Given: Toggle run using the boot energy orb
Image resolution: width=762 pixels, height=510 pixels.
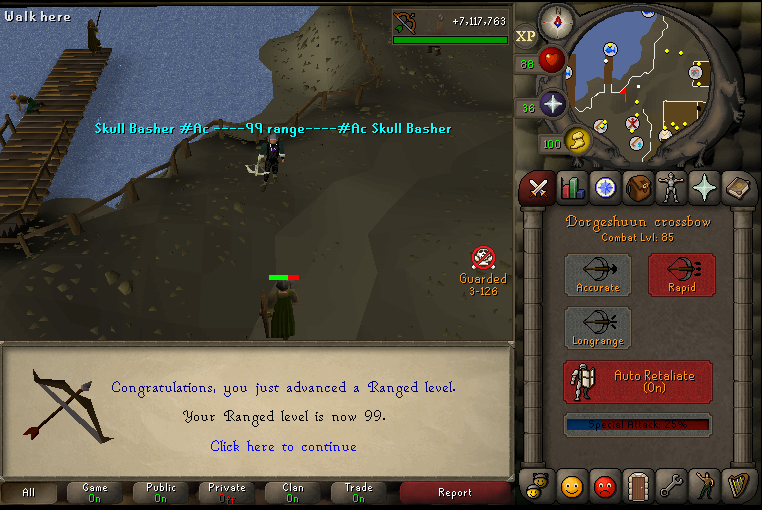Looking at the screenshot, I should 578,141.
